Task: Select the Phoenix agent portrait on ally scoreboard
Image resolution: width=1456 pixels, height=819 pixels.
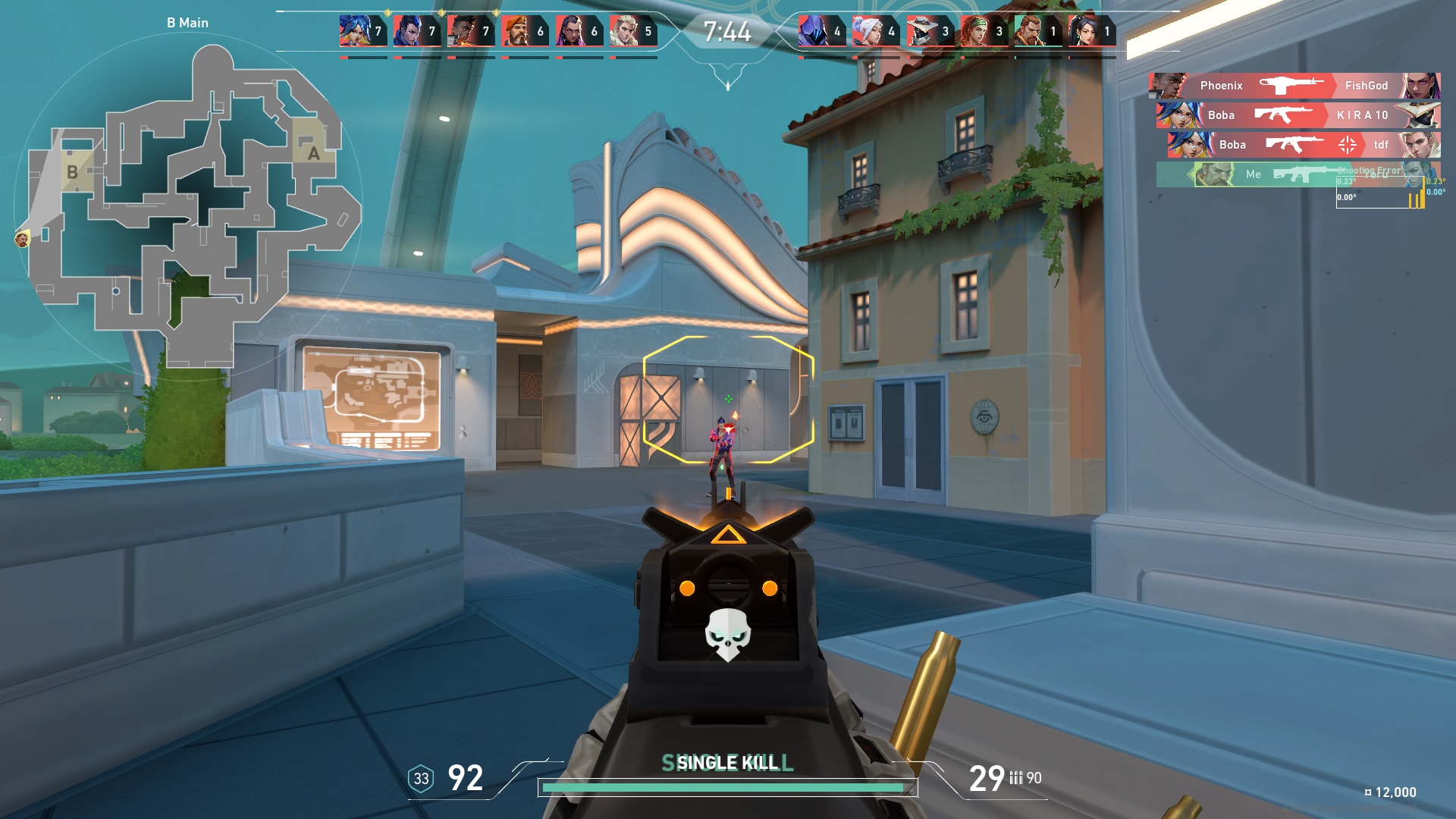Action: (x=463, y=30)
